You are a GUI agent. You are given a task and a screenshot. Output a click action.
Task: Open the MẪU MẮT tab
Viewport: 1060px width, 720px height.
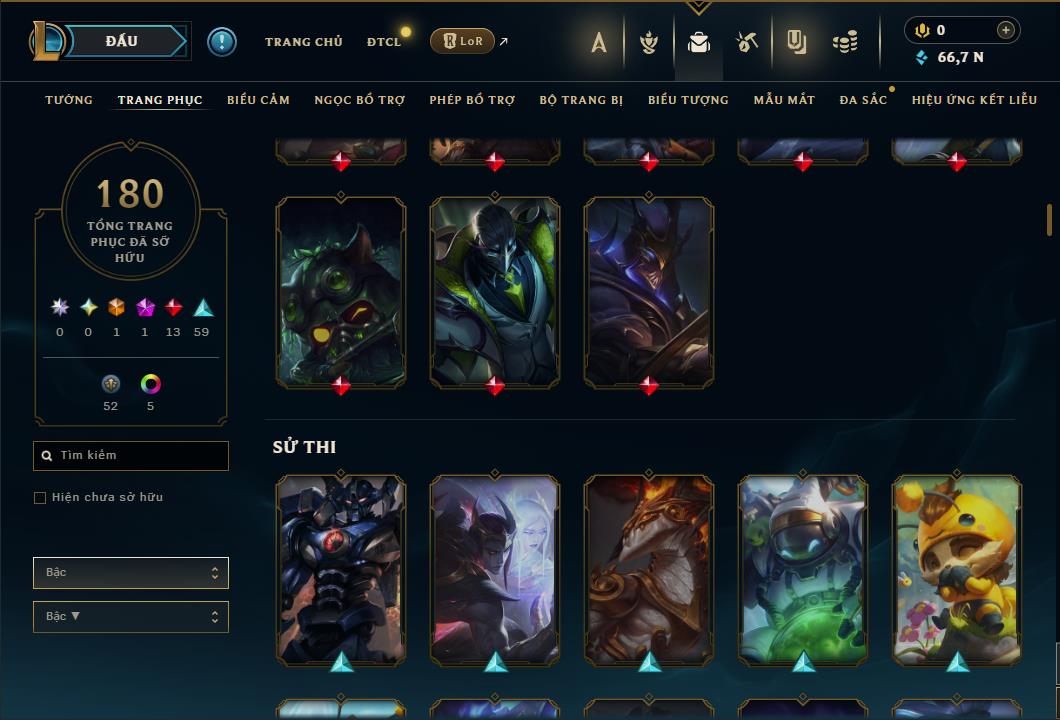784,100
